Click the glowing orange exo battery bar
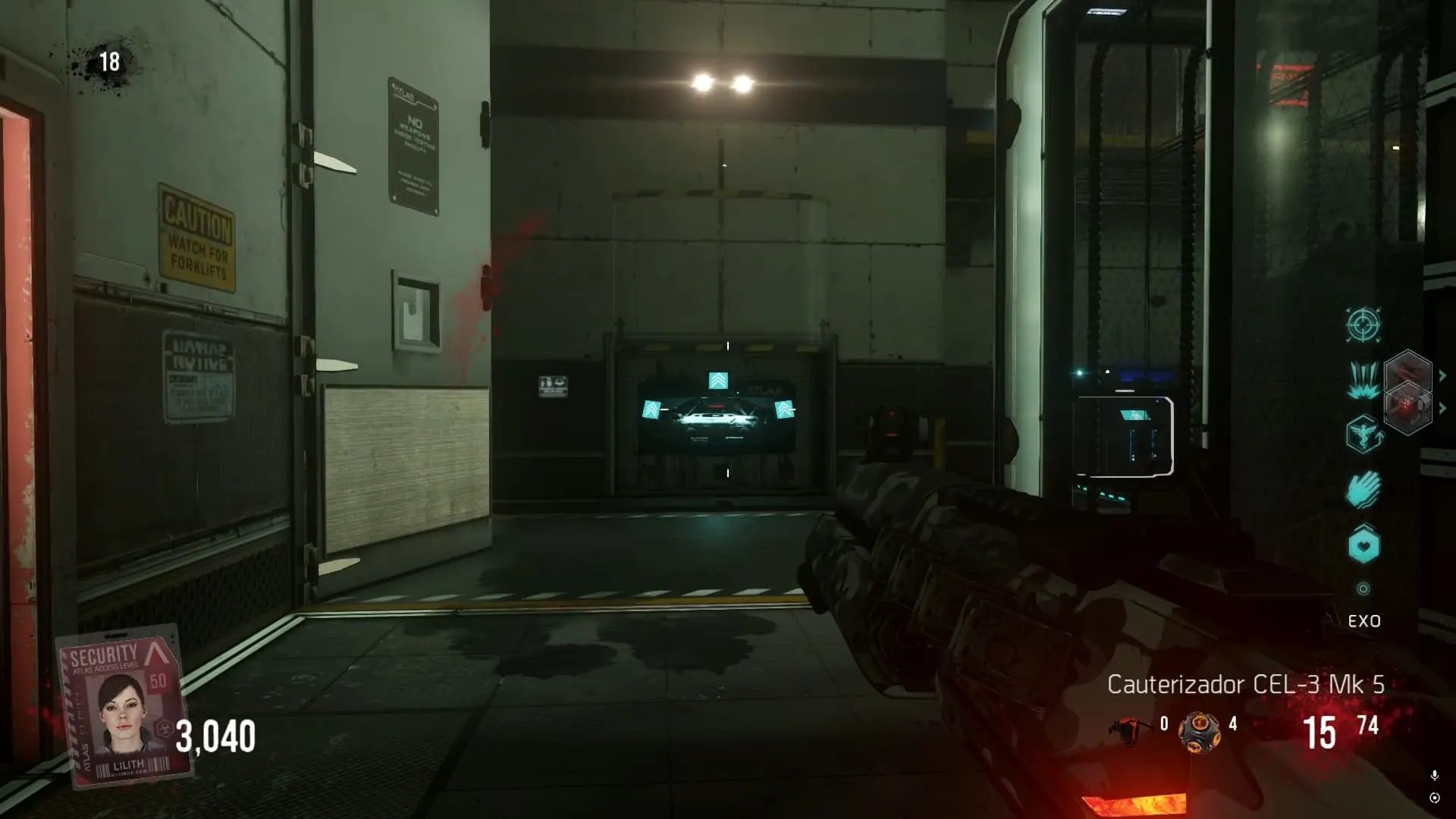1456x819 pixels. [x=1134, y=804]
